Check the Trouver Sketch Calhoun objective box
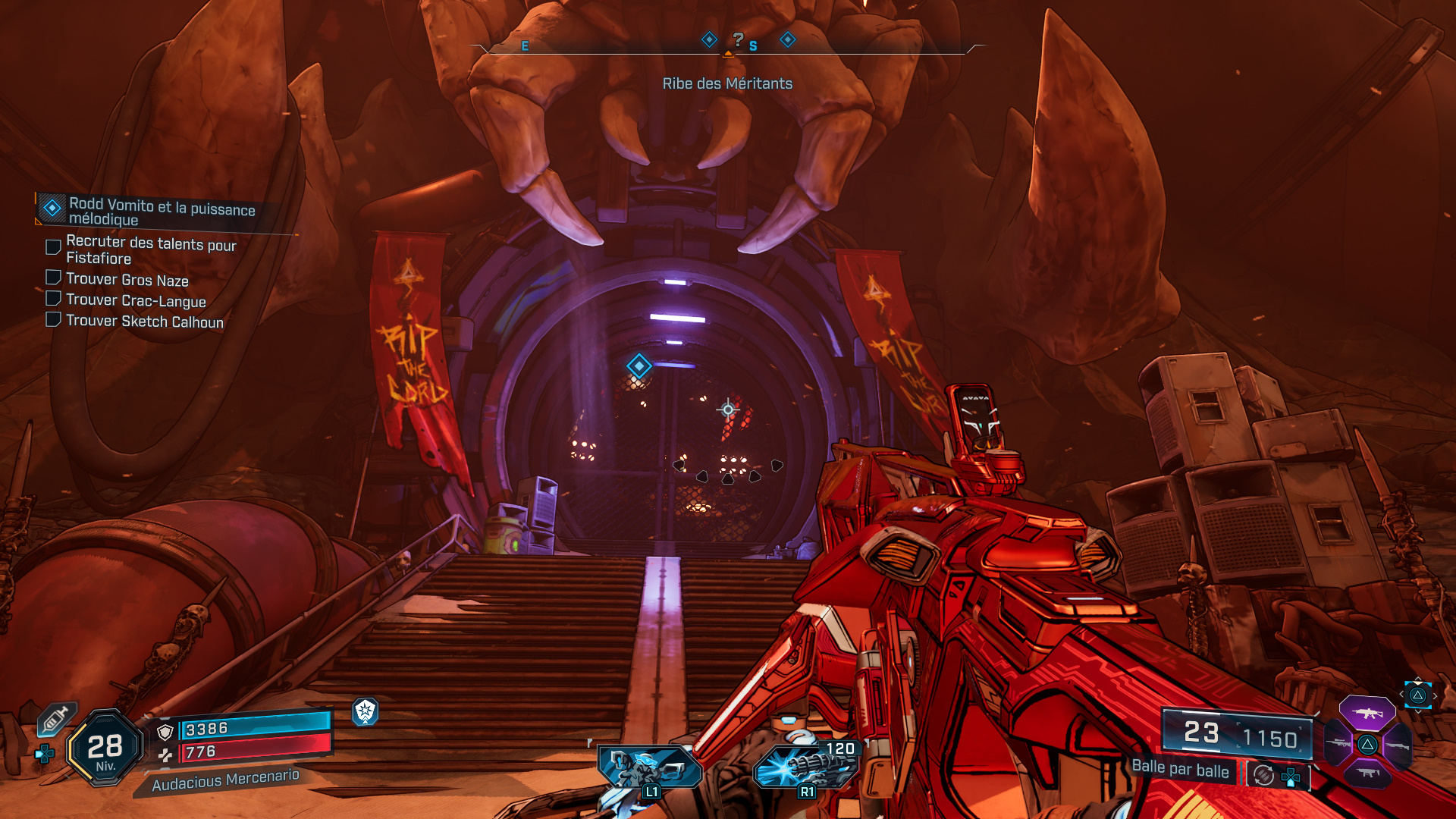 click(x=52, y=318)
